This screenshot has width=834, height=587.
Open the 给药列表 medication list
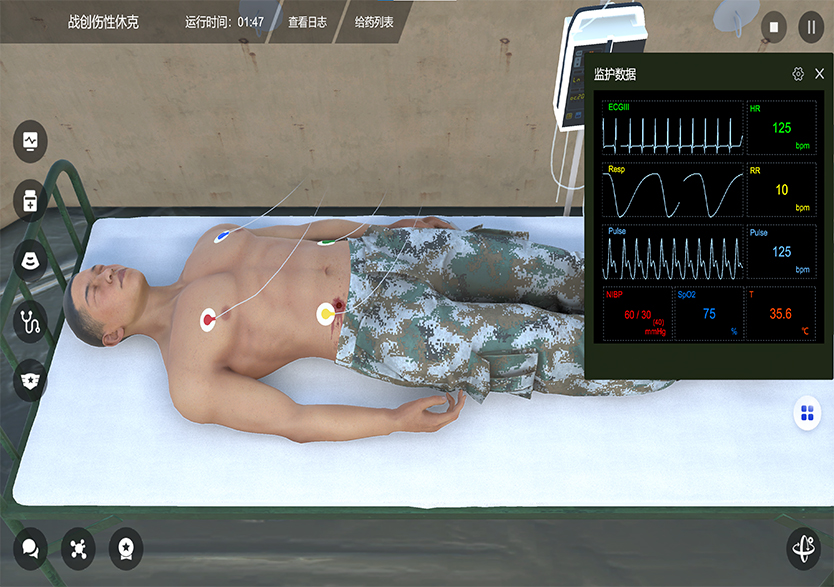374,21
